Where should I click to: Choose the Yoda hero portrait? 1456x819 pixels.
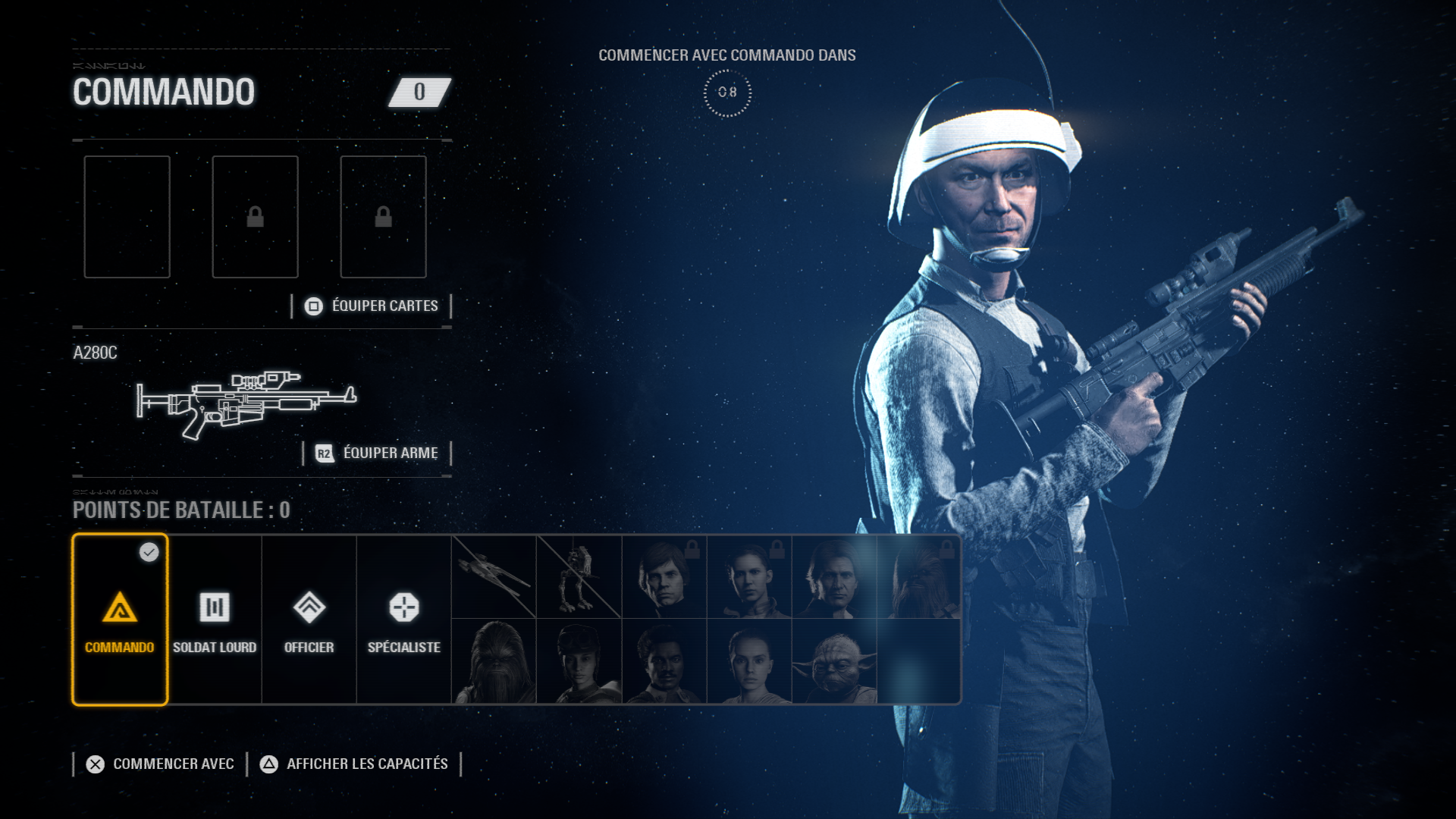pyautogui.click(x=834, y=662)
